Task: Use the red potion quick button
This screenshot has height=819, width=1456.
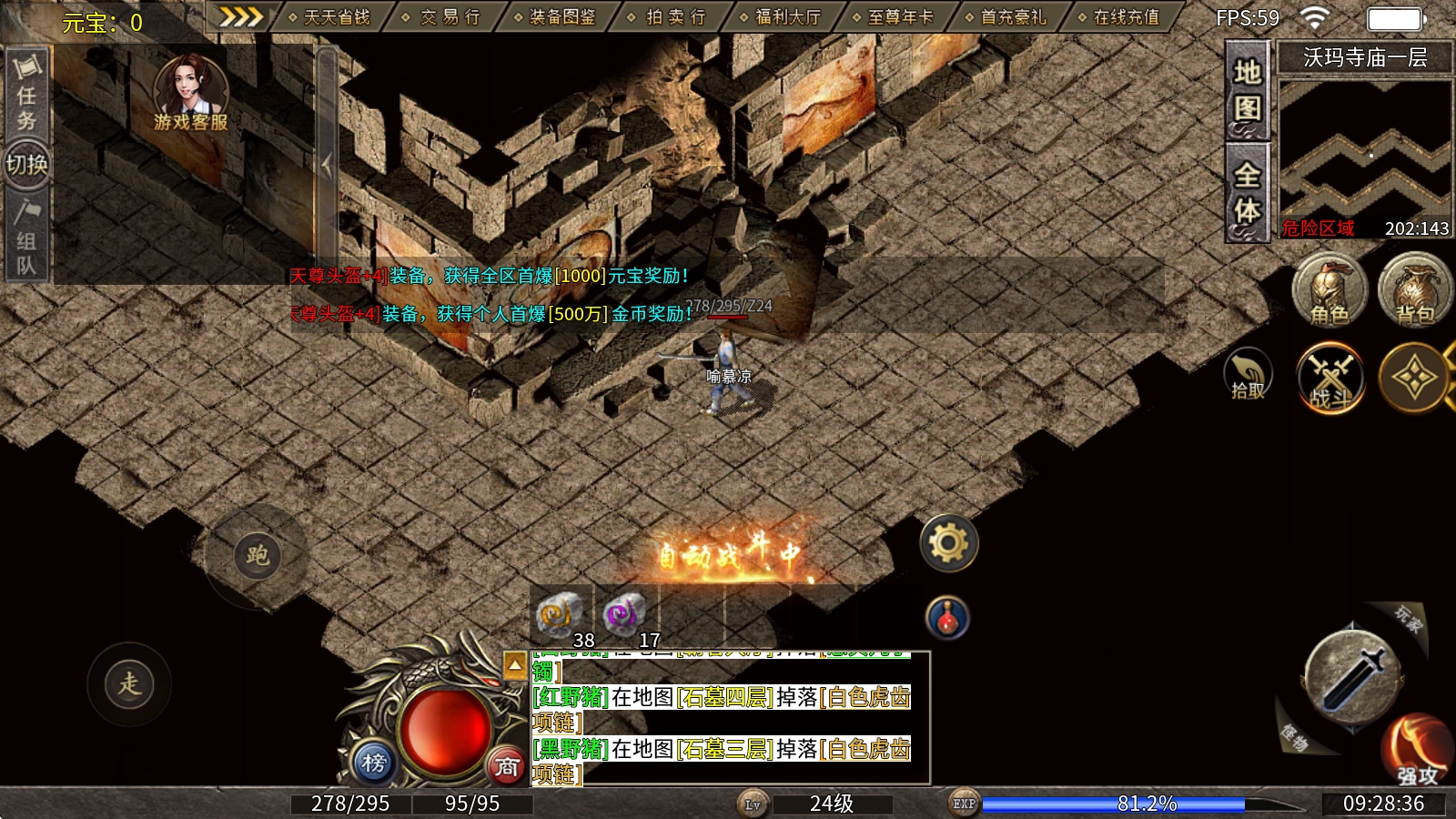Action: tap(947, 619)
